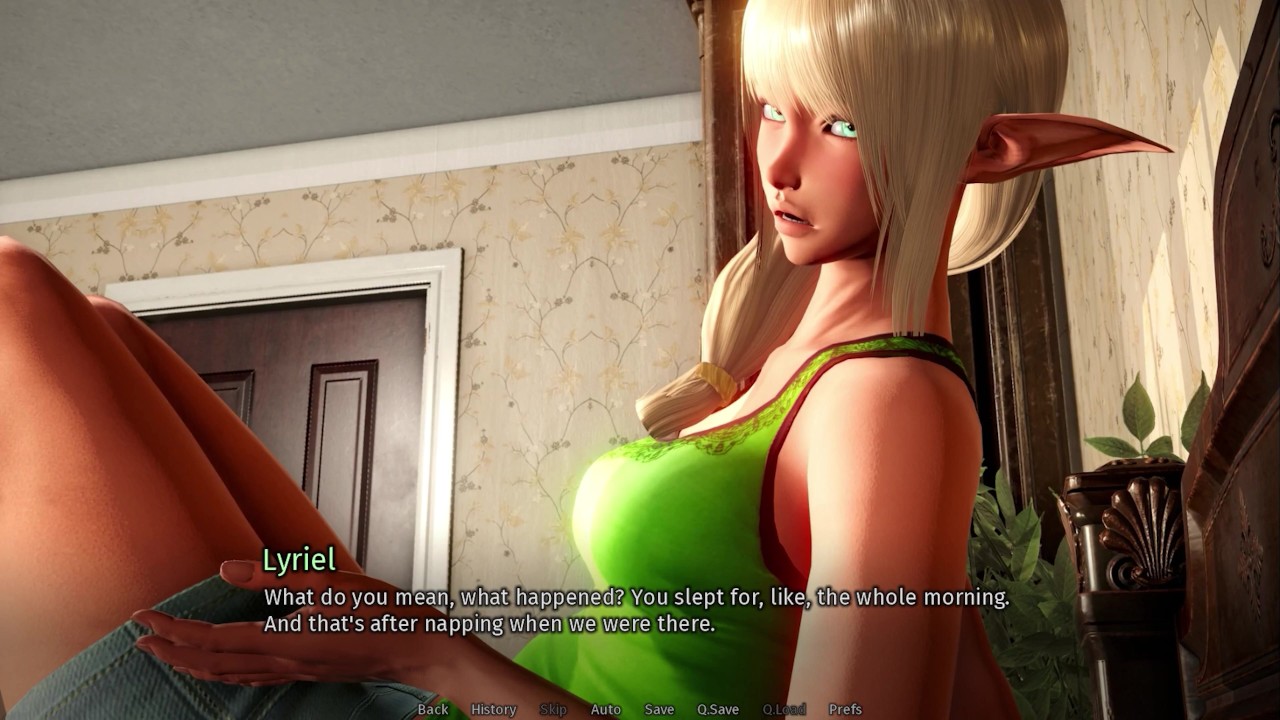Toggle Skip mode in quick menu
This screenshot has height=720, width=1280.
(x=553, y=709)
